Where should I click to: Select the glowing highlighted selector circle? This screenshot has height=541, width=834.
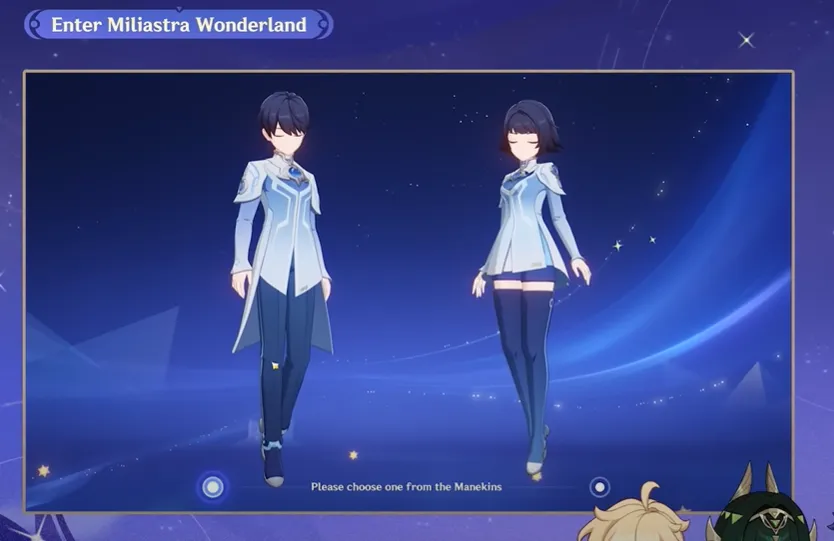pos(212,487)
